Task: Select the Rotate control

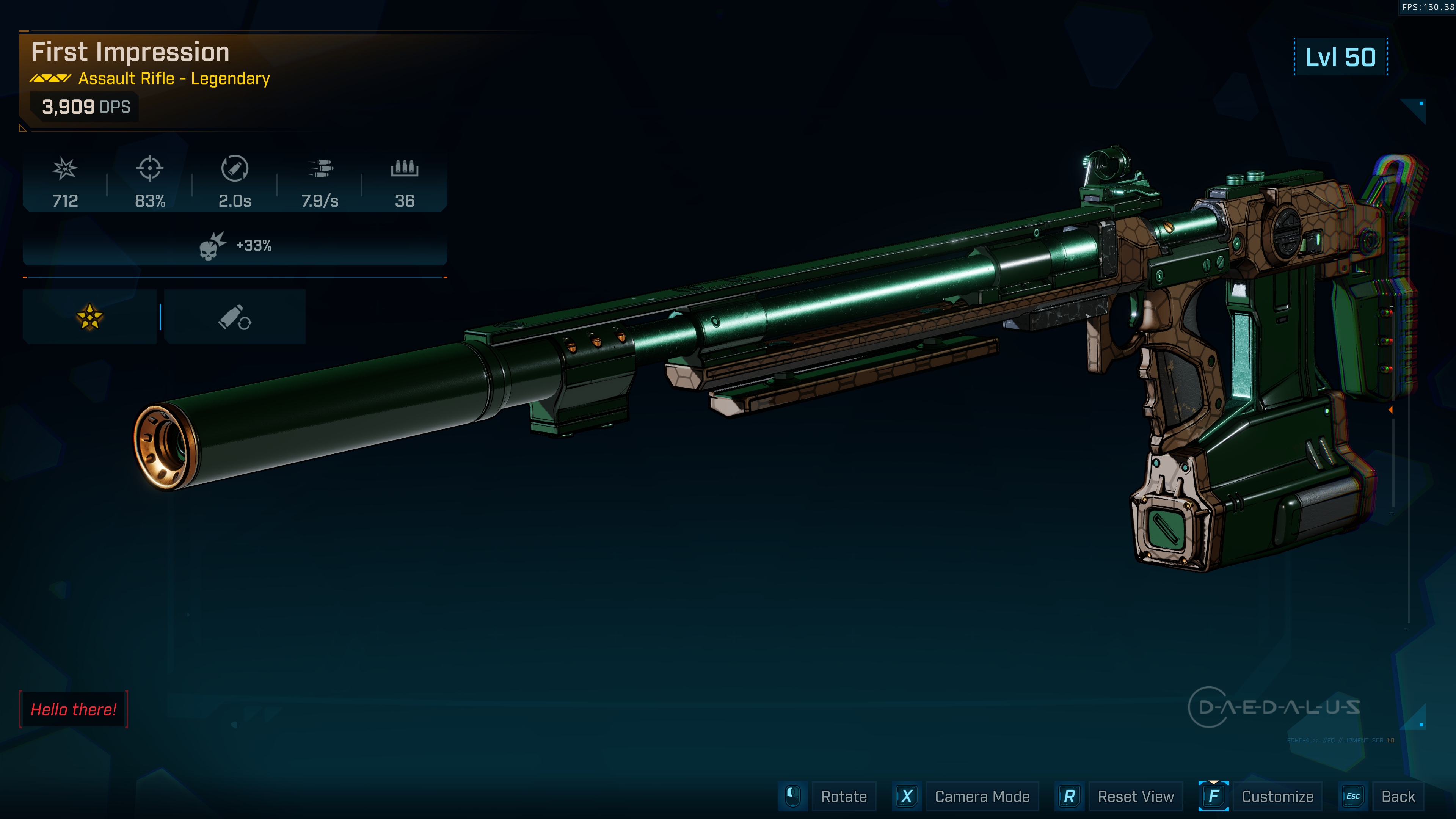Action: [843, 796]
